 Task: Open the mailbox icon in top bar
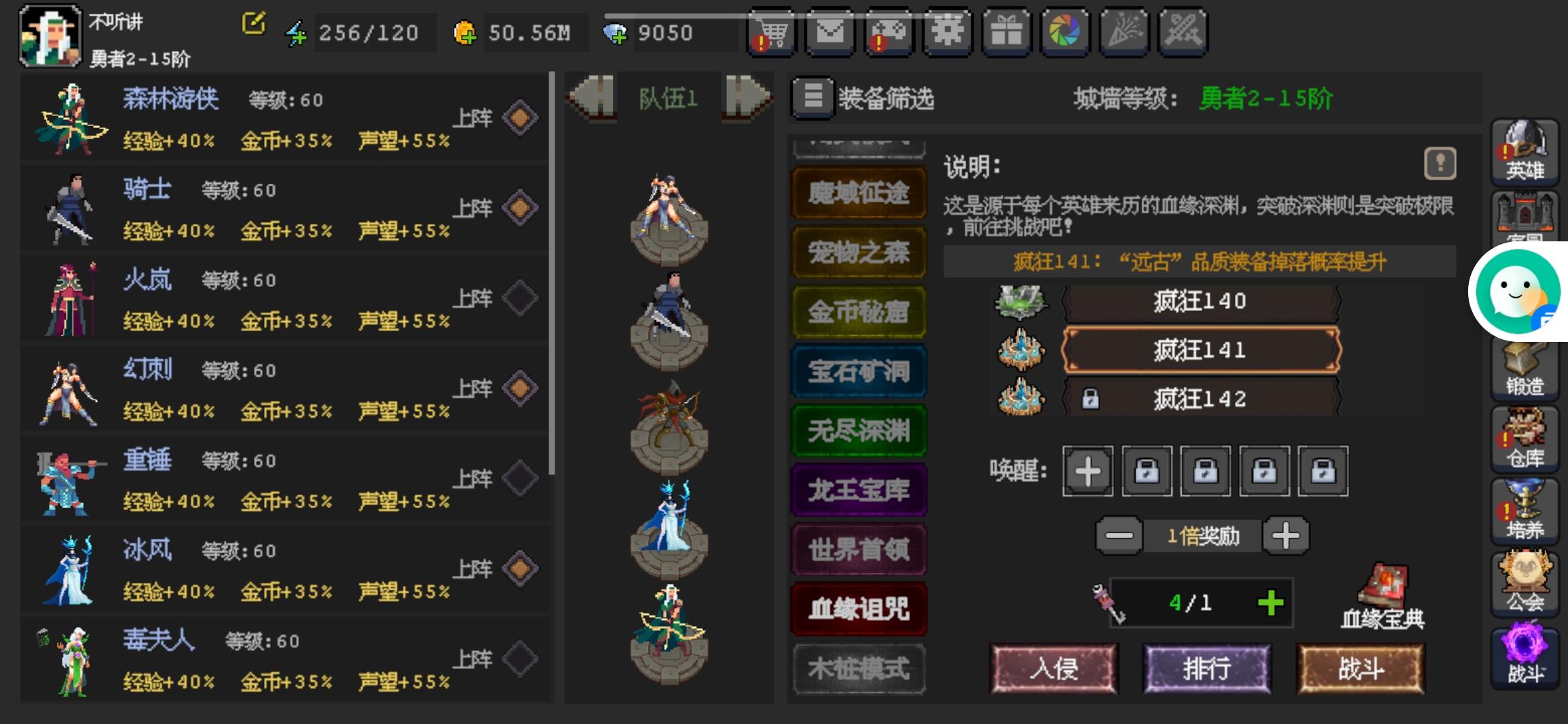click(x=830, y=32)
